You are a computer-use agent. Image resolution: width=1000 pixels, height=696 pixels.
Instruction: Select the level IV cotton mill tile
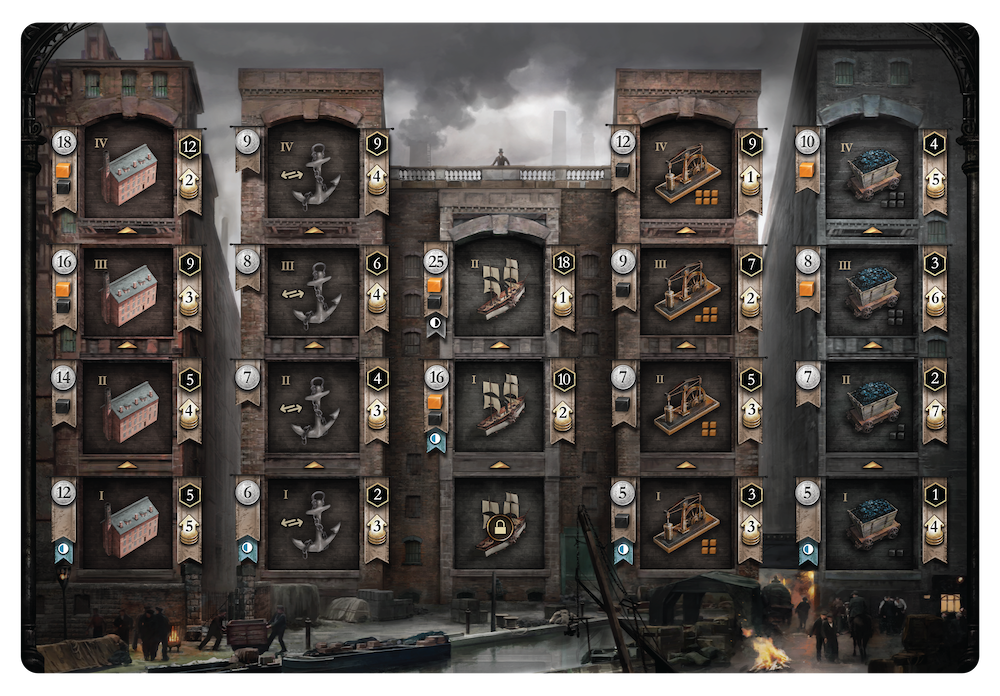coord(127,172)
